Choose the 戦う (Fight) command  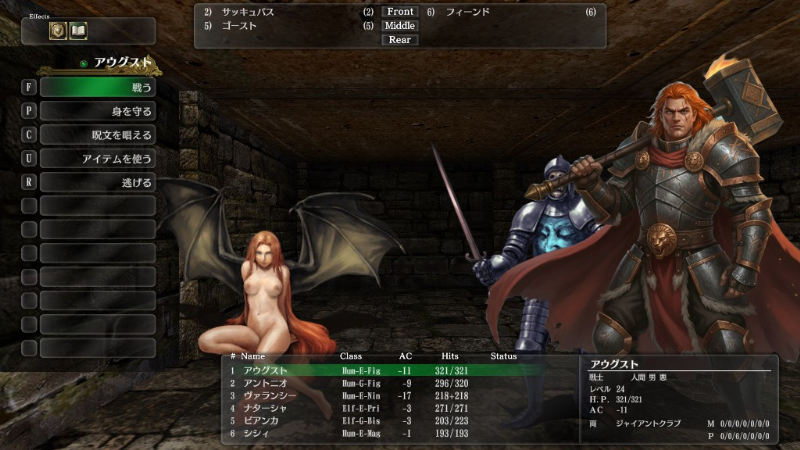click(97, 87)
